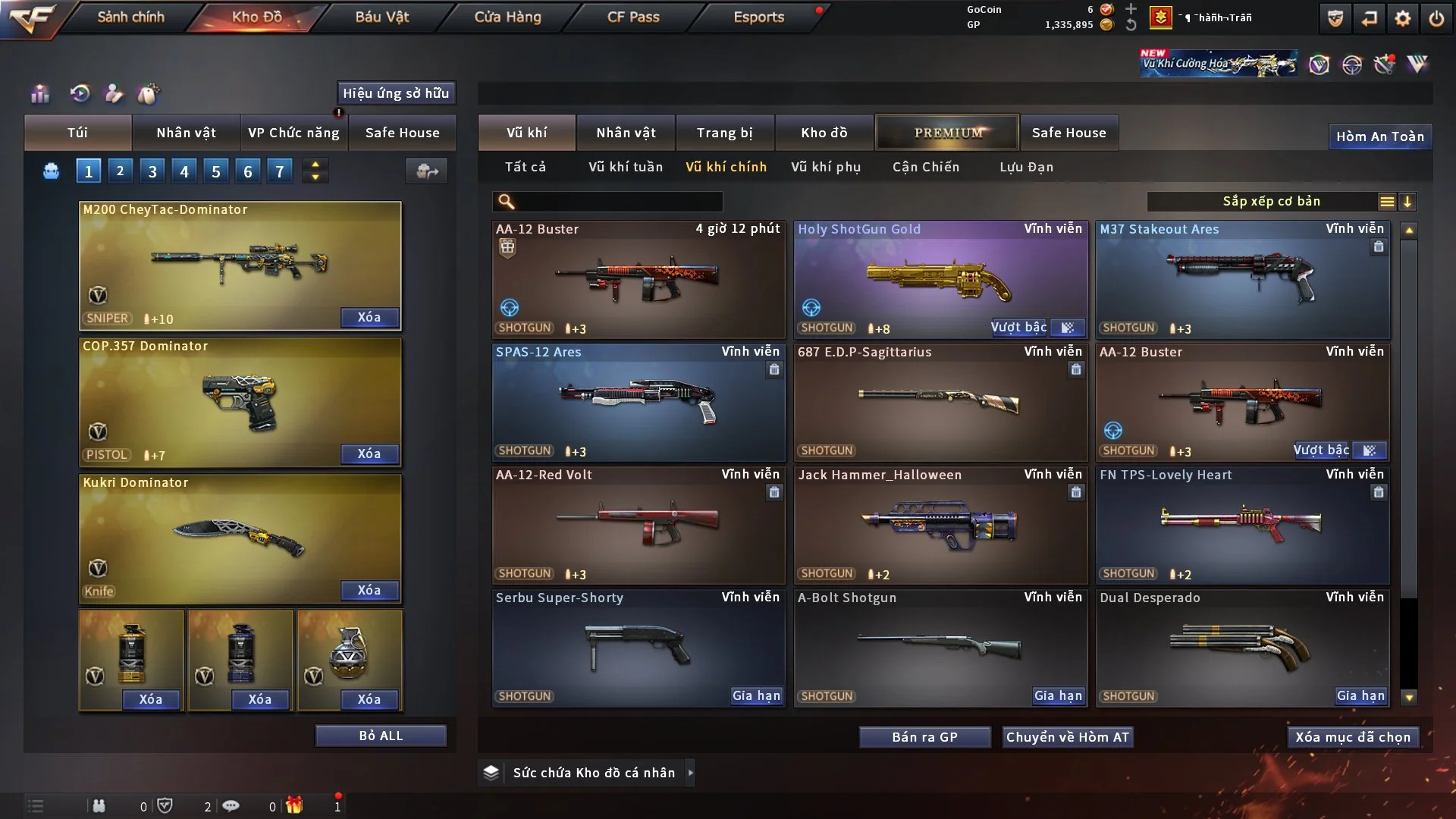Open the CF Pass menu
The width and height of the screenshot is (1456, 819).
633,17
